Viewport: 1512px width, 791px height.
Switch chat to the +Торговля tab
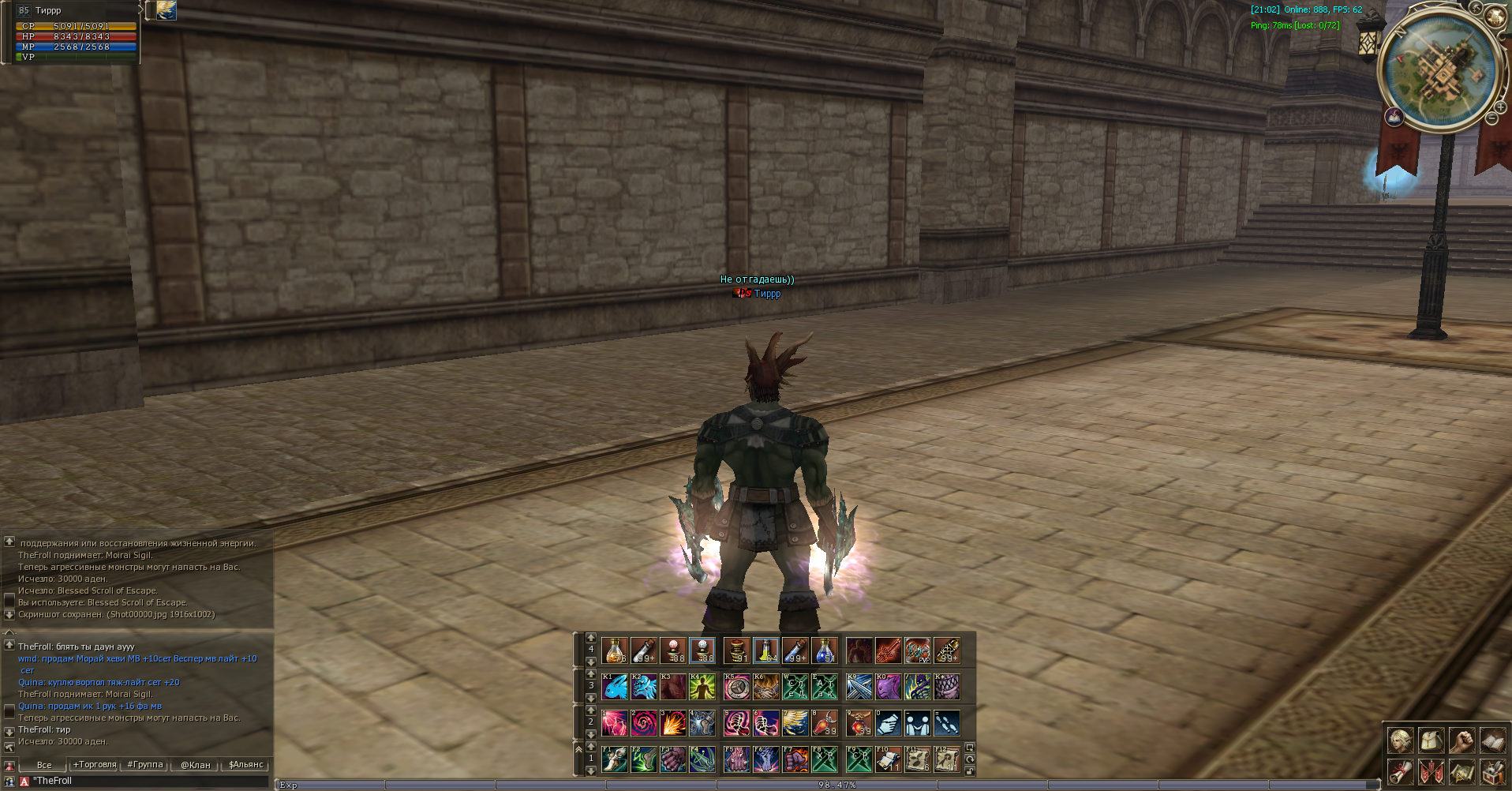pyautogui.click(x=95, y=764)
